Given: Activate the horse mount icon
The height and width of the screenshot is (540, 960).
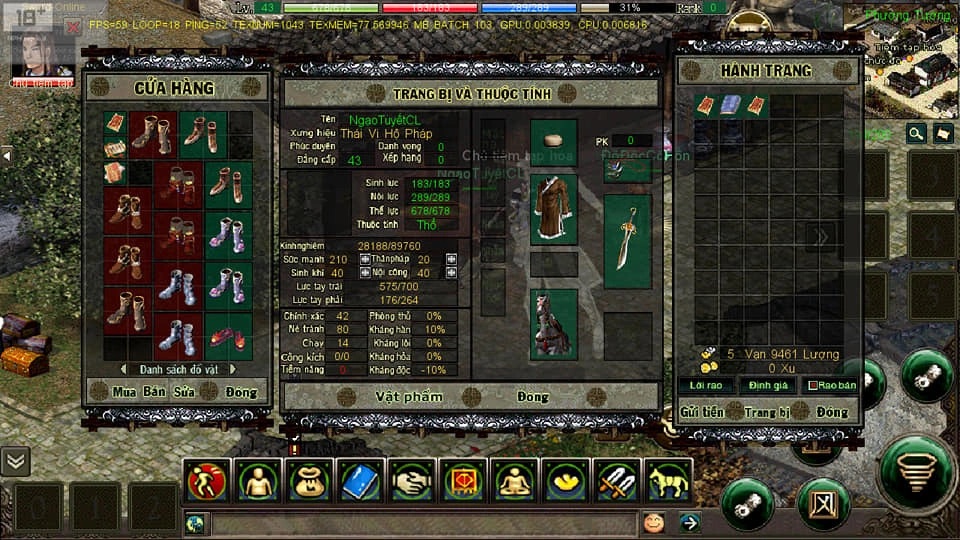Looking at the screenshot, I should coord(668,481).
